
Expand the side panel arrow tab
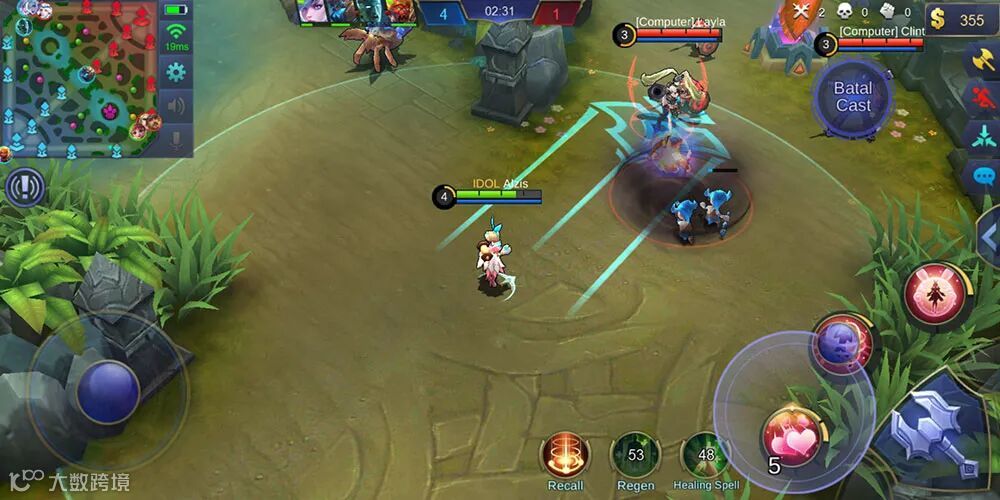click(x=988, y=236)
